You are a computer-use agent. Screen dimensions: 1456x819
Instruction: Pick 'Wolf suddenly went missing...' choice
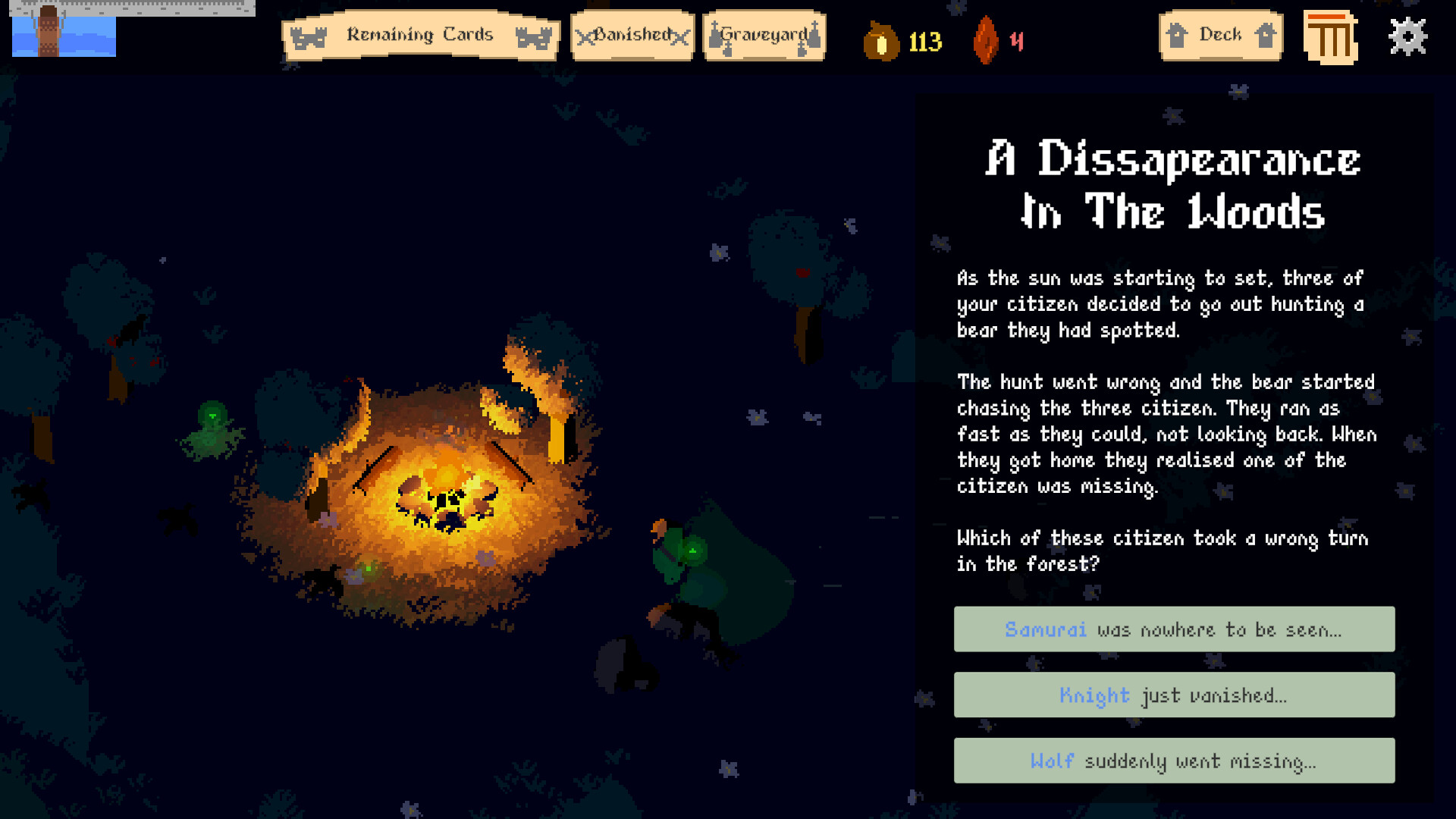[1174, 761]
